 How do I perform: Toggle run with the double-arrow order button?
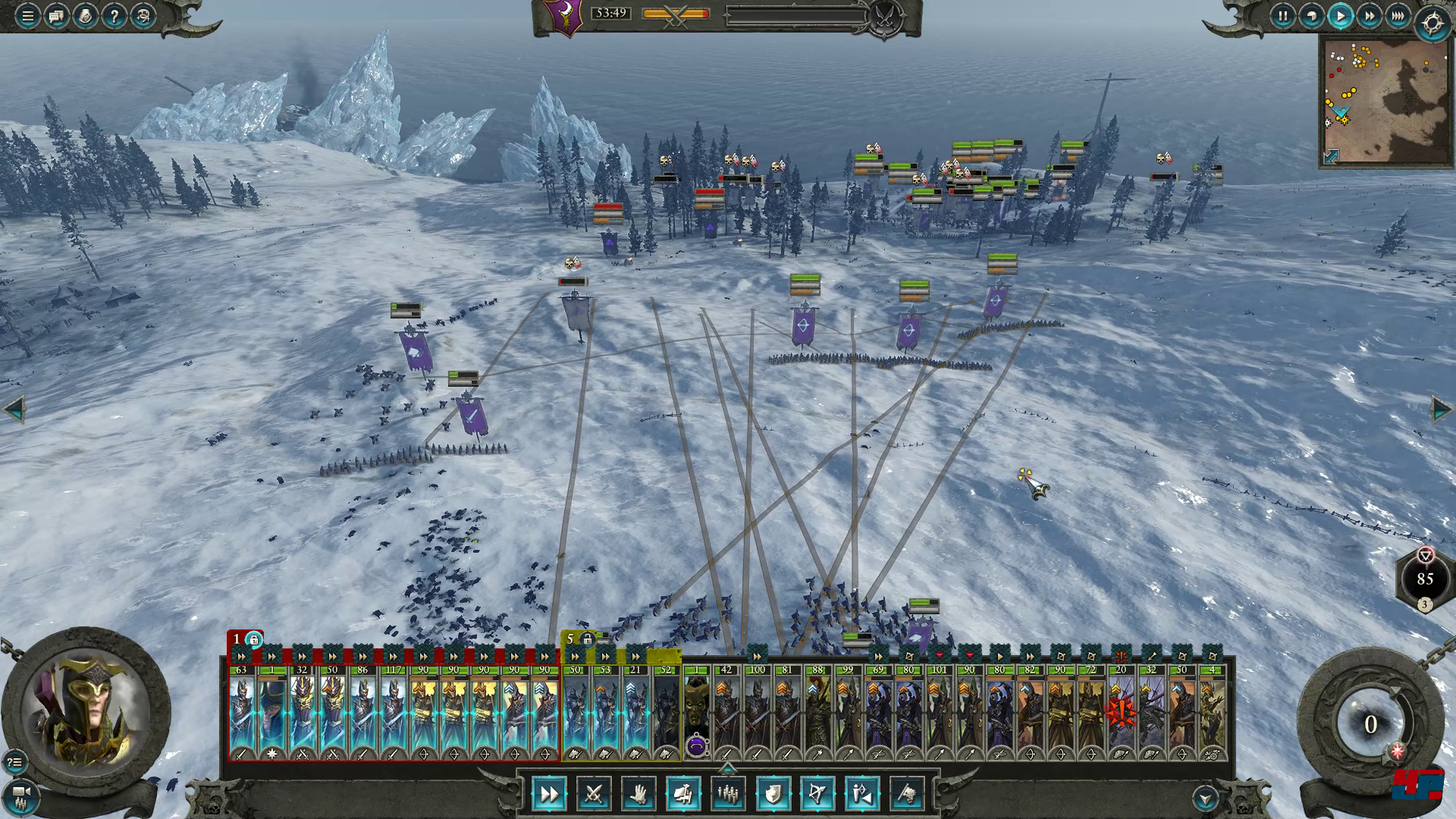point(548,794)
